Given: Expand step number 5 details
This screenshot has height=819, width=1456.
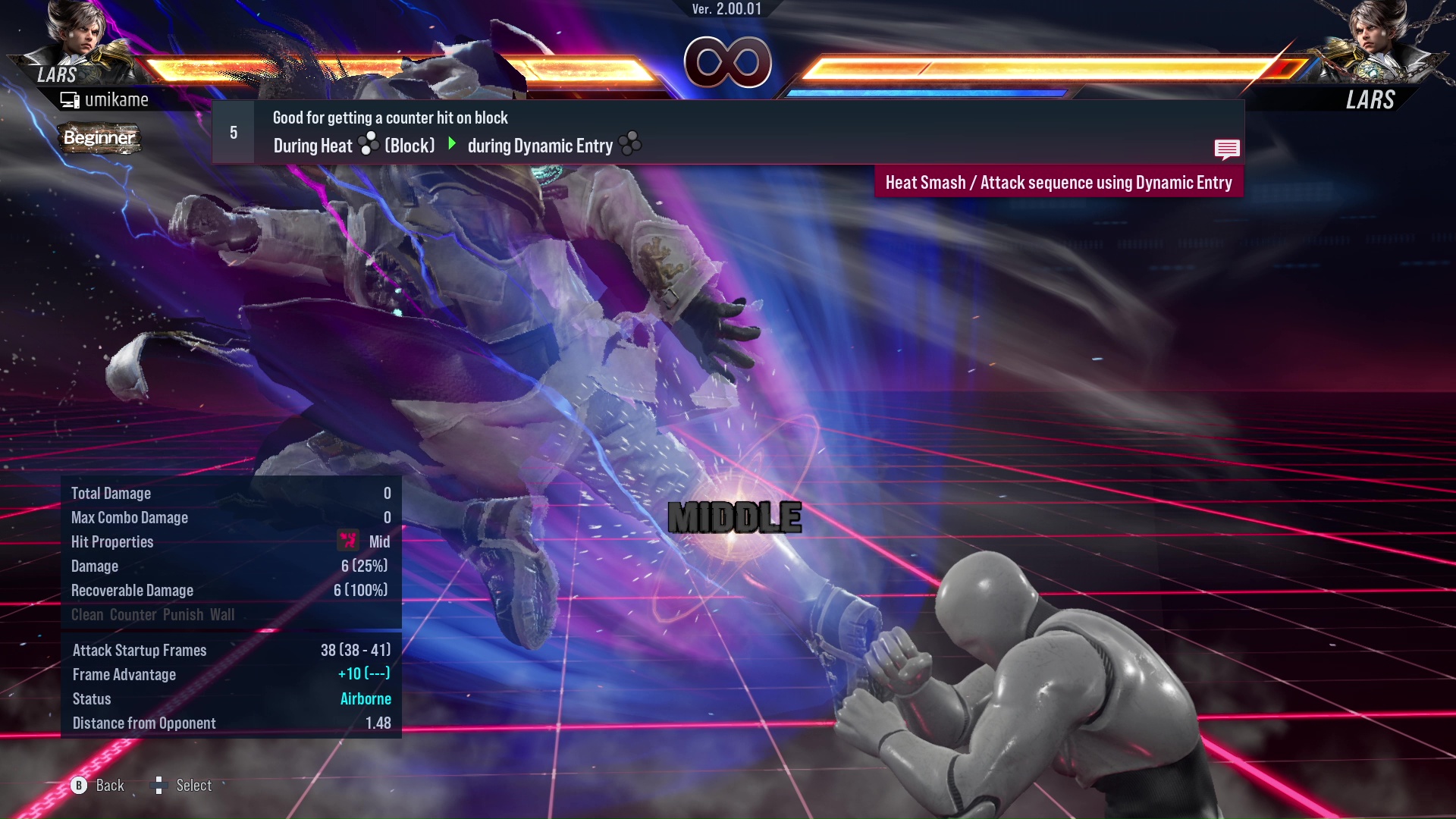Looking at the screenshot, I should pos(233,132).
